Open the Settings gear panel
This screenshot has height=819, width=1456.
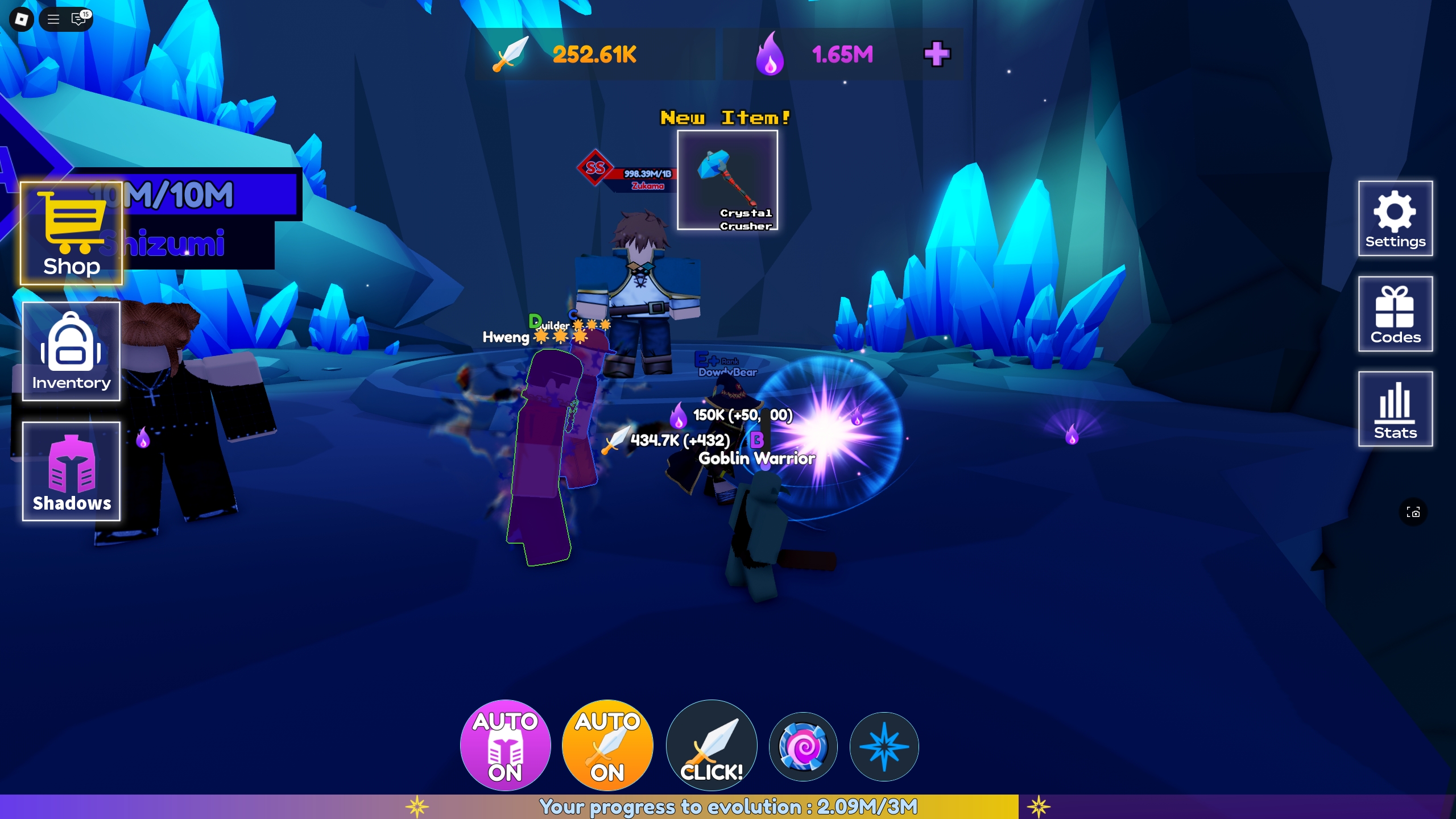tap(1395, 218)
